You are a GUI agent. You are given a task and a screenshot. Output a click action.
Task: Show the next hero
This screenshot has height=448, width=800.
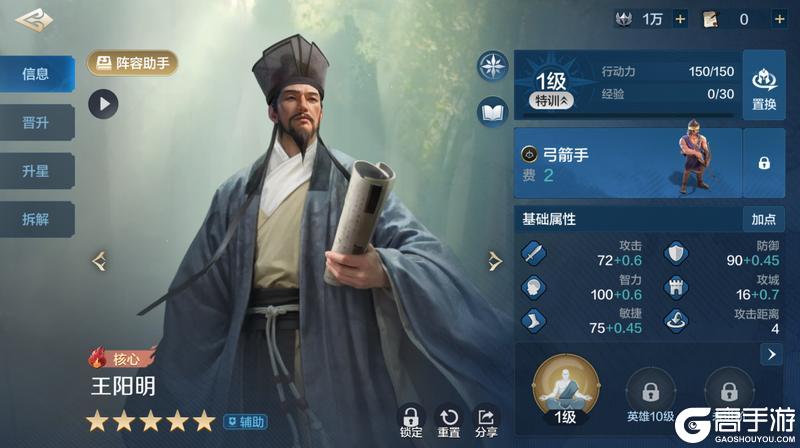point(494,261)
